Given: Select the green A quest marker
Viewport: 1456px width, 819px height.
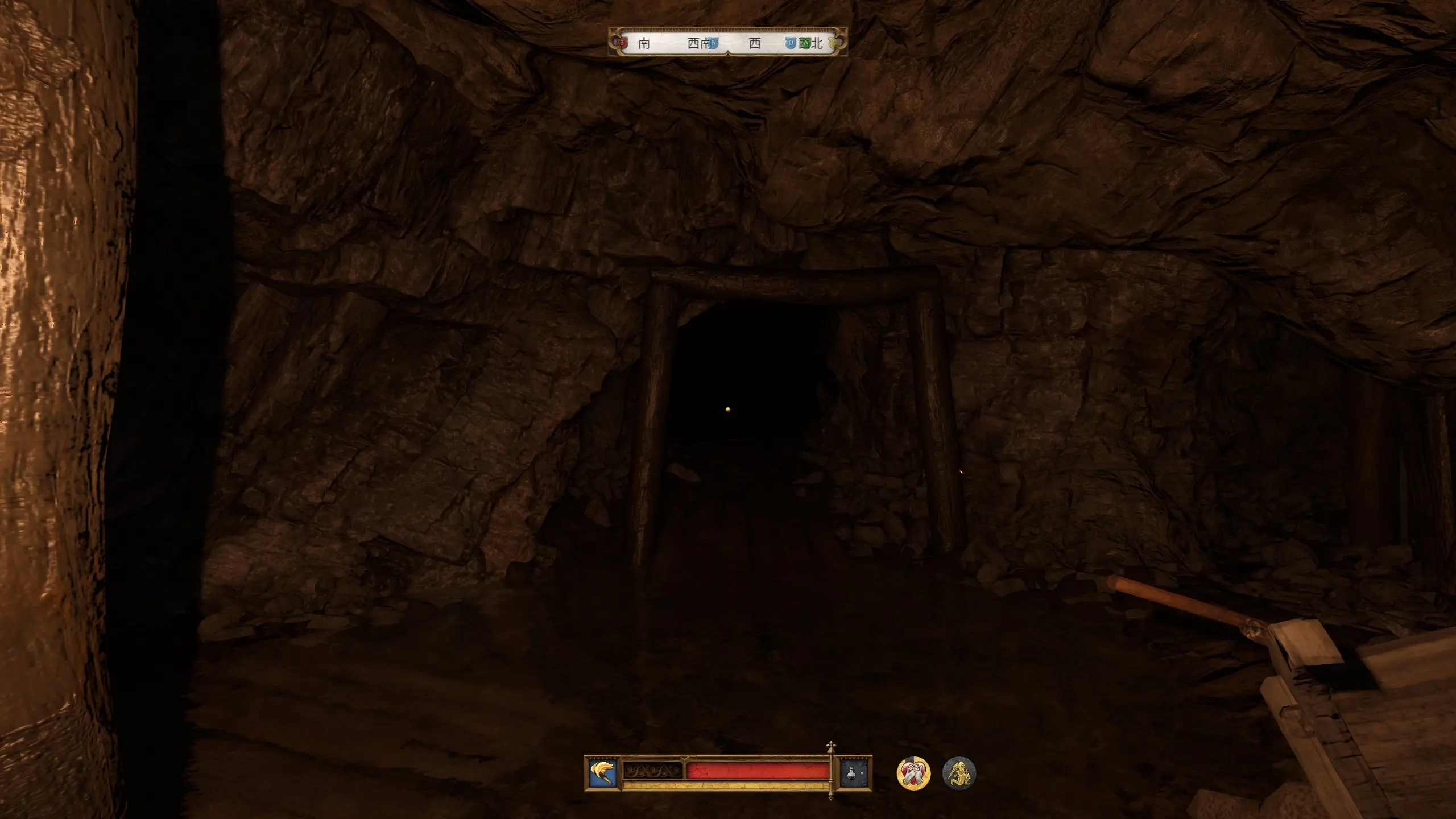Looking at the screenshot, I should pyautogui.click(x=805, y=43).
